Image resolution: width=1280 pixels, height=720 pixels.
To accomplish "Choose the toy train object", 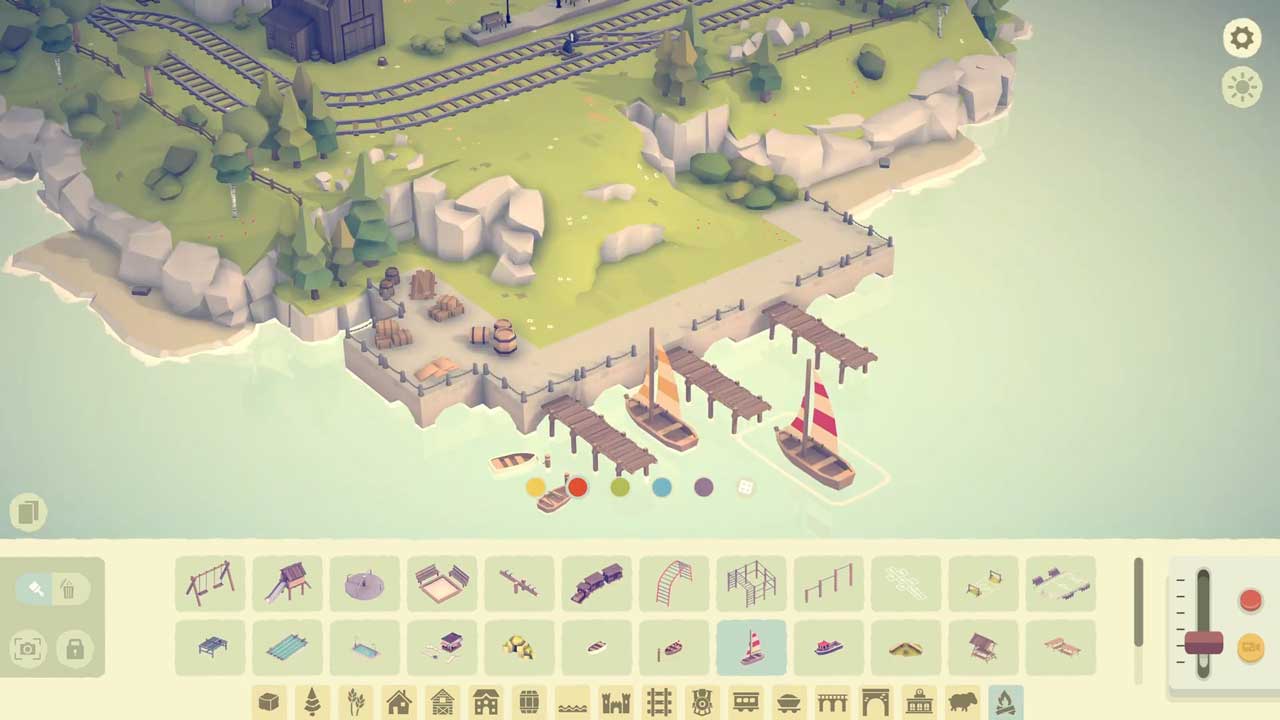I will [x=596, y=583].
